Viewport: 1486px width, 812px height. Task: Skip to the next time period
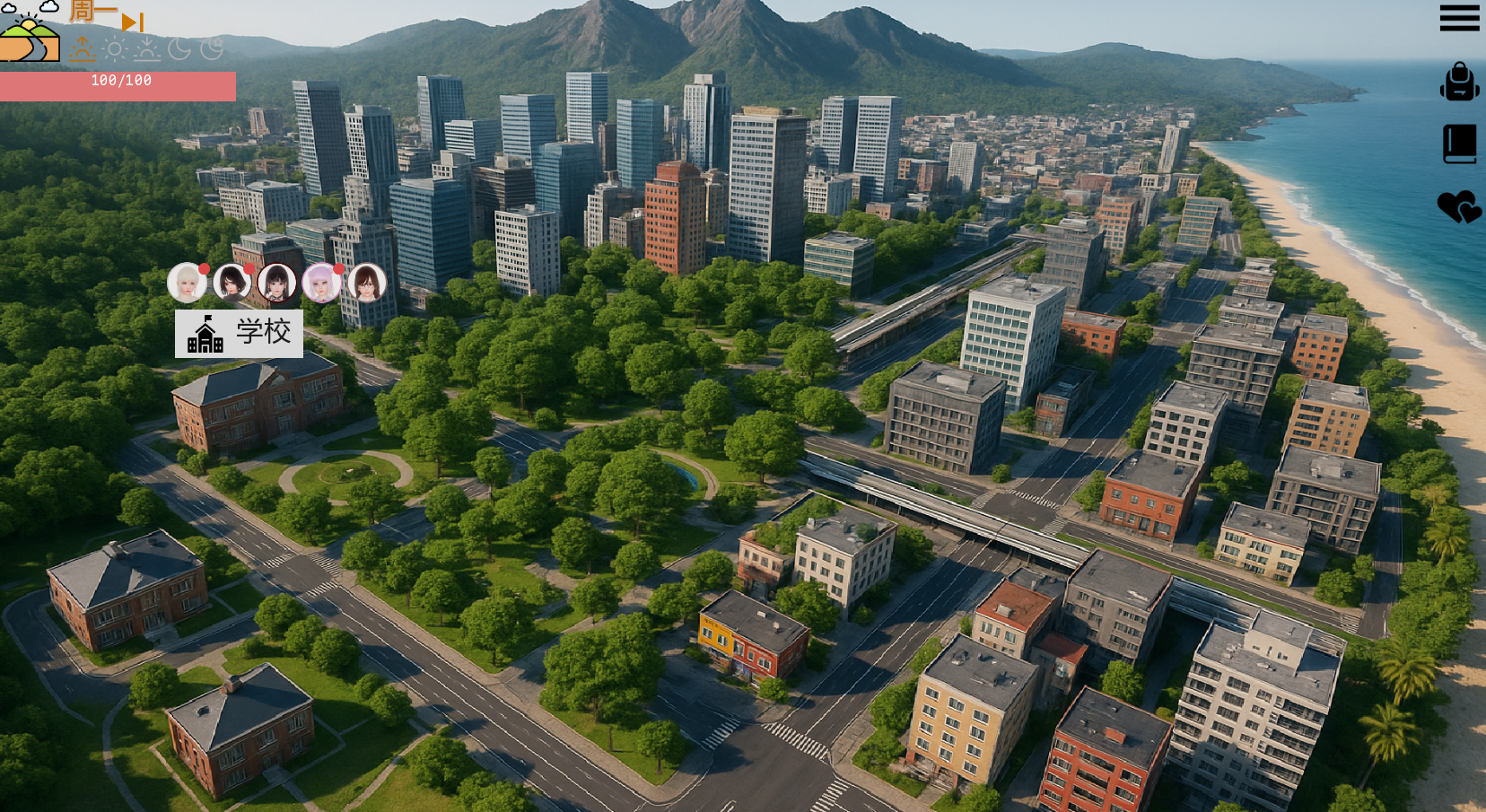(x=132, y=22)
